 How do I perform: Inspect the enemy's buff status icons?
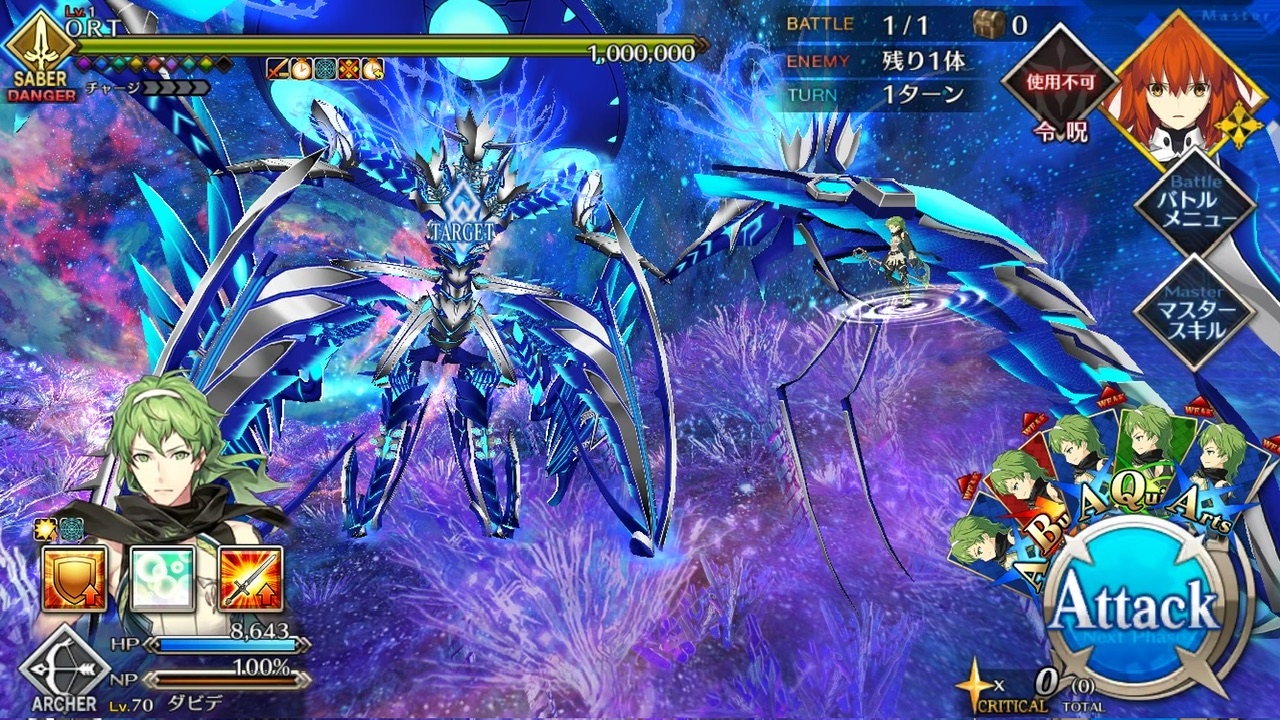(325, 69)
